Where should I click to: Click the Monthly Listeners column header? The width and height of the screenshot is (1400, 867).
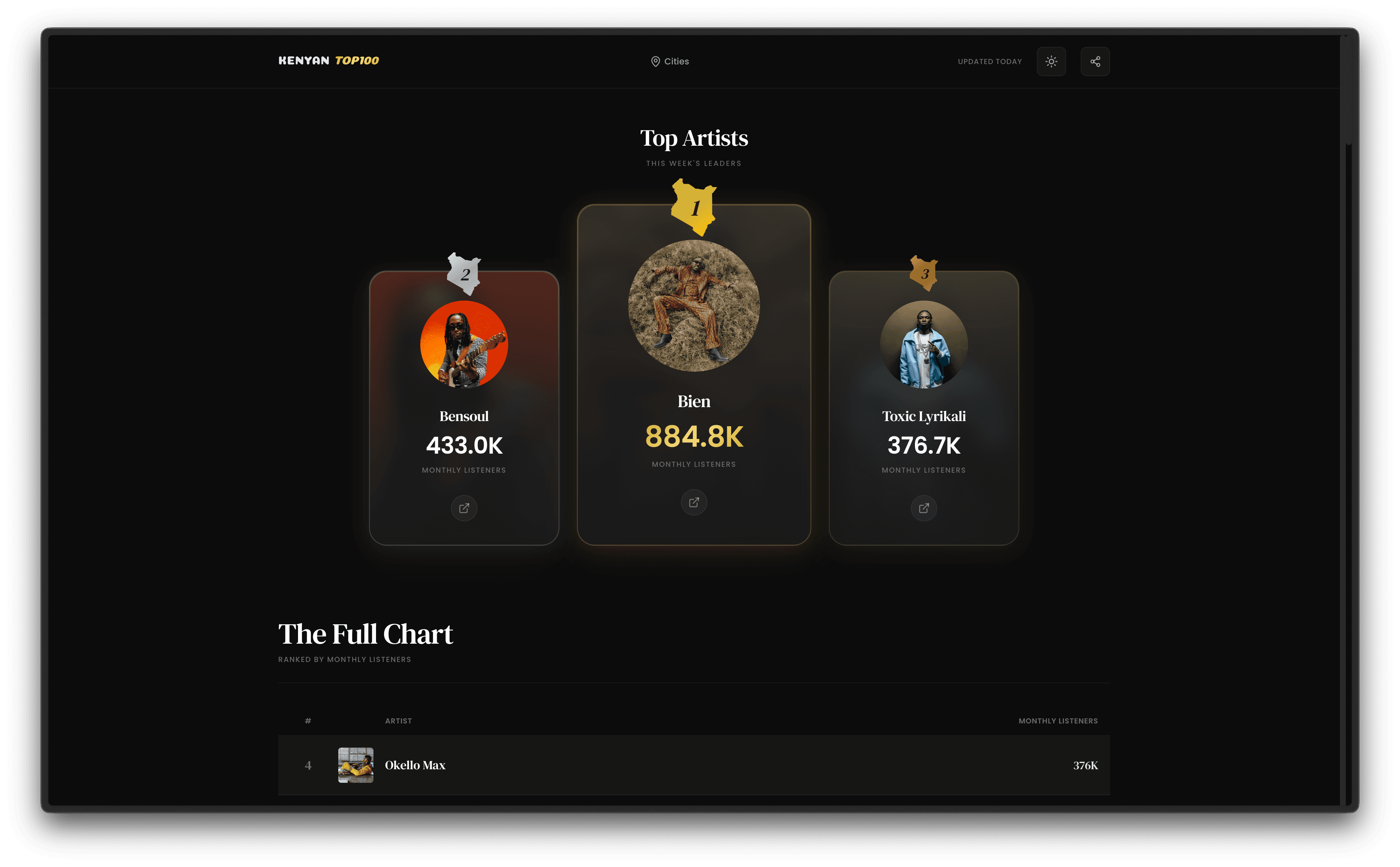pos(1058,721)
